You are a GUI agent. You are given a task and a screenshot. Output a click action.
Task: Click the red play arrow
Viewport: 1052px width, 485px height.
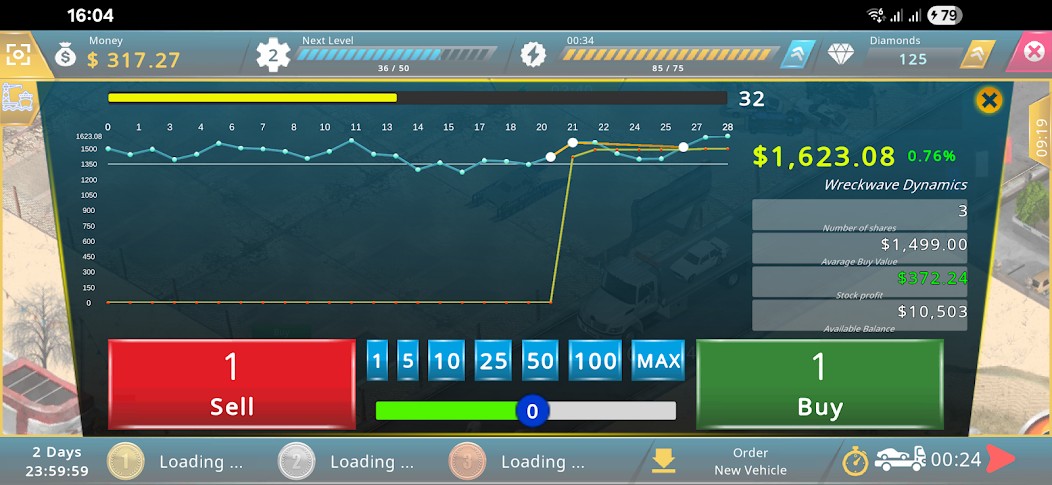(x=1001, y=460)
